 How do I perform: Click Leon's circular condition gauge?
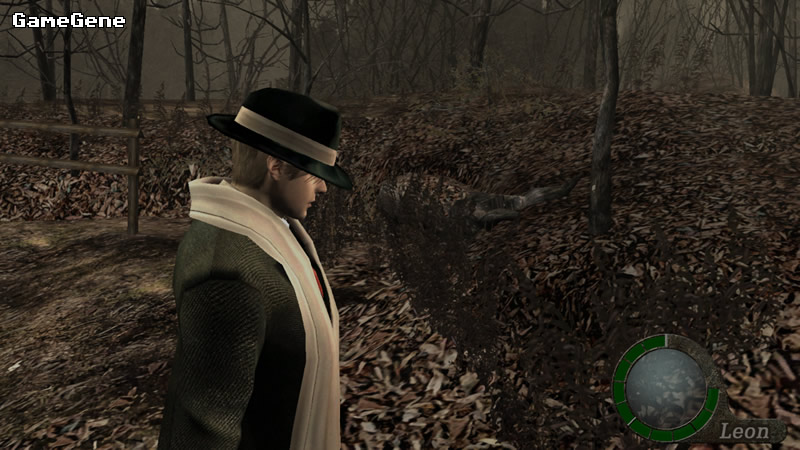(x=667, y=386)
